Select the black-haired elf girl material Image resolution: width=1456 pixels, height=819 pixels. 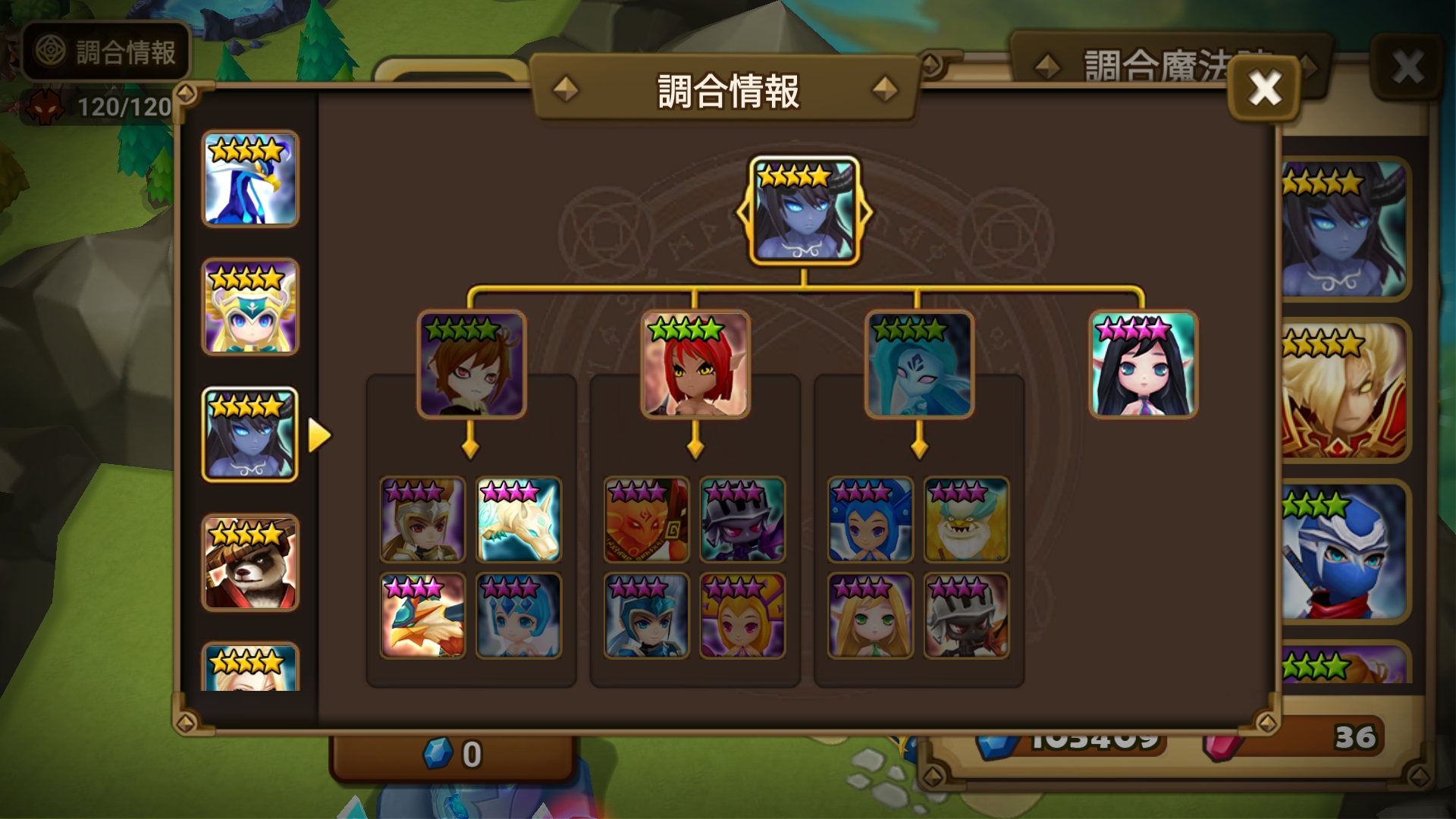[1143, 365]
